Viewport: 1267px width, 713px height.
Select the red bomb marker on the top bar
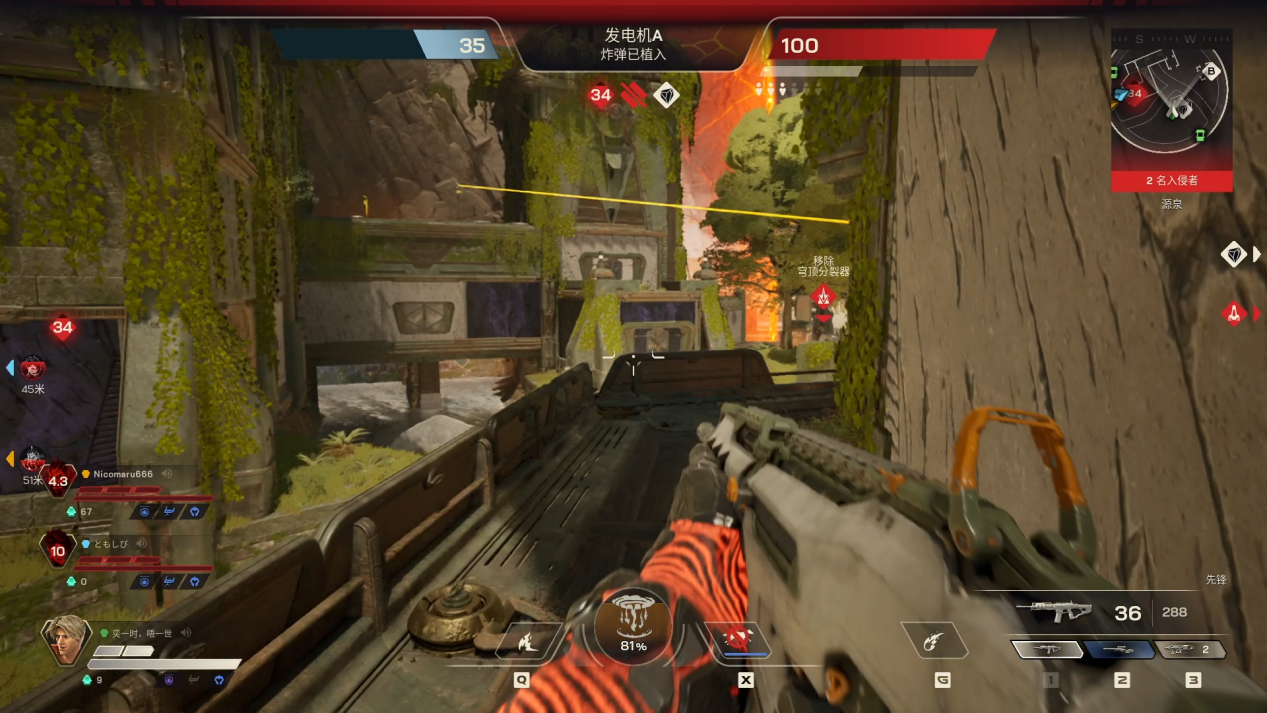click(631, 95)
